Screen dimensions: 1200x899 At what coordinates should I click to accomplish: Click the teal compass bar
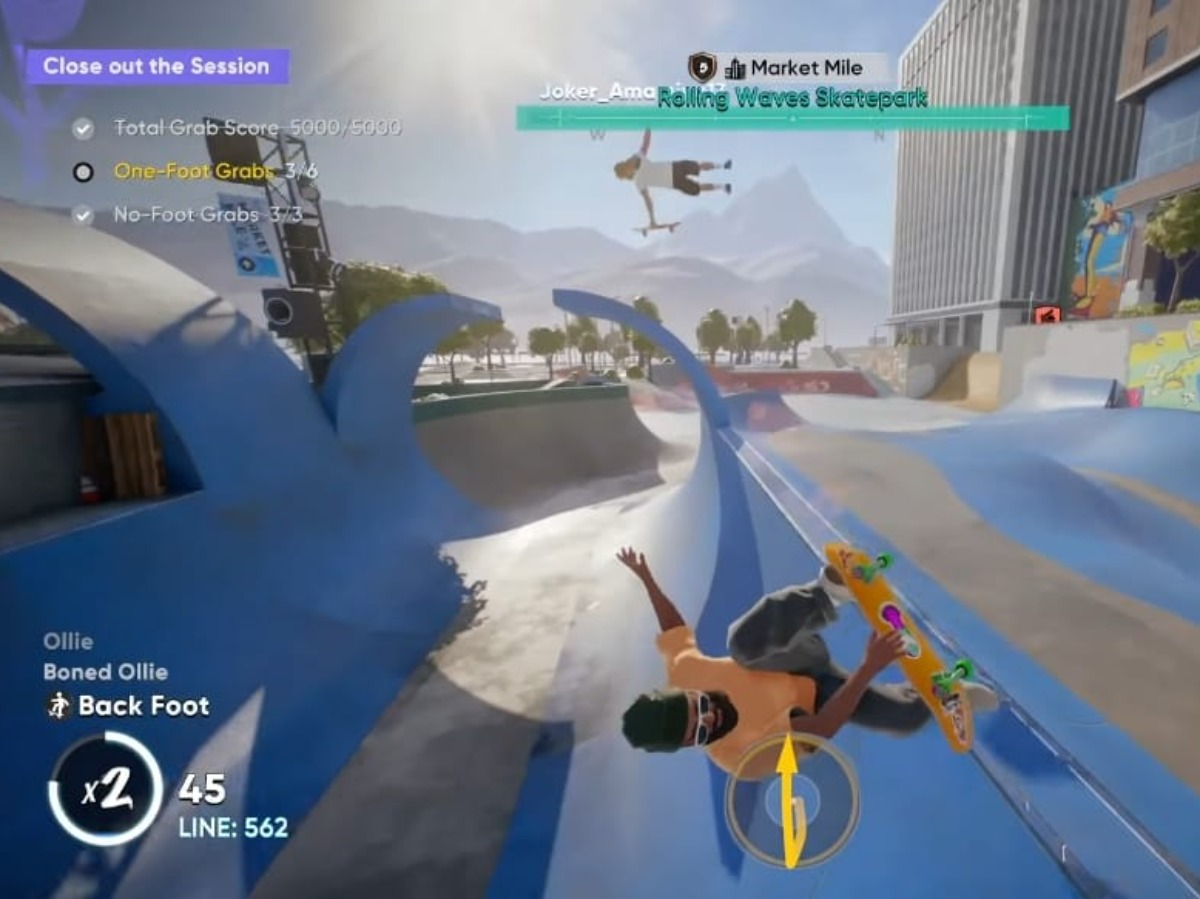coord(792,118)
